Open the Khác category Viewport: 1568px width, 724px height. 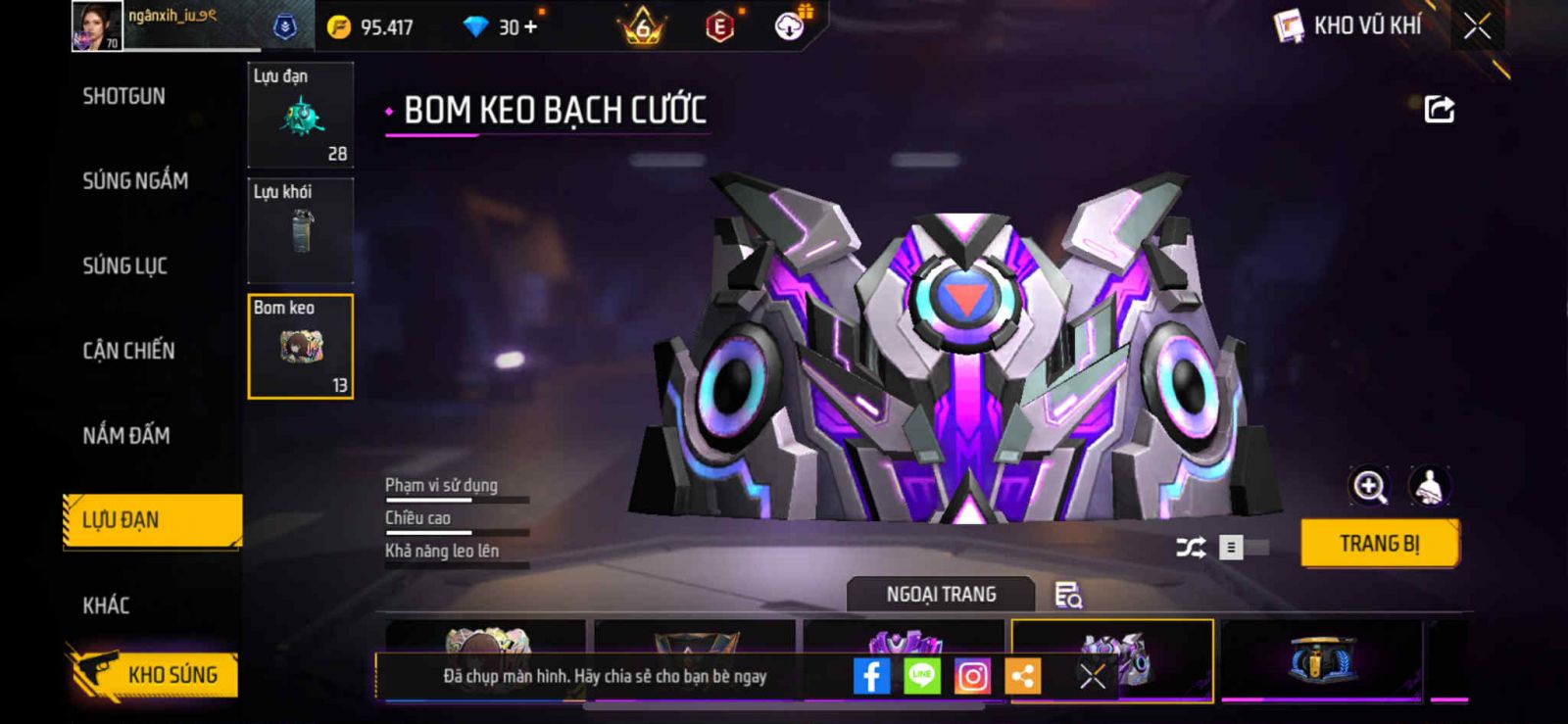pyautogui.click(x=106, y=605)
